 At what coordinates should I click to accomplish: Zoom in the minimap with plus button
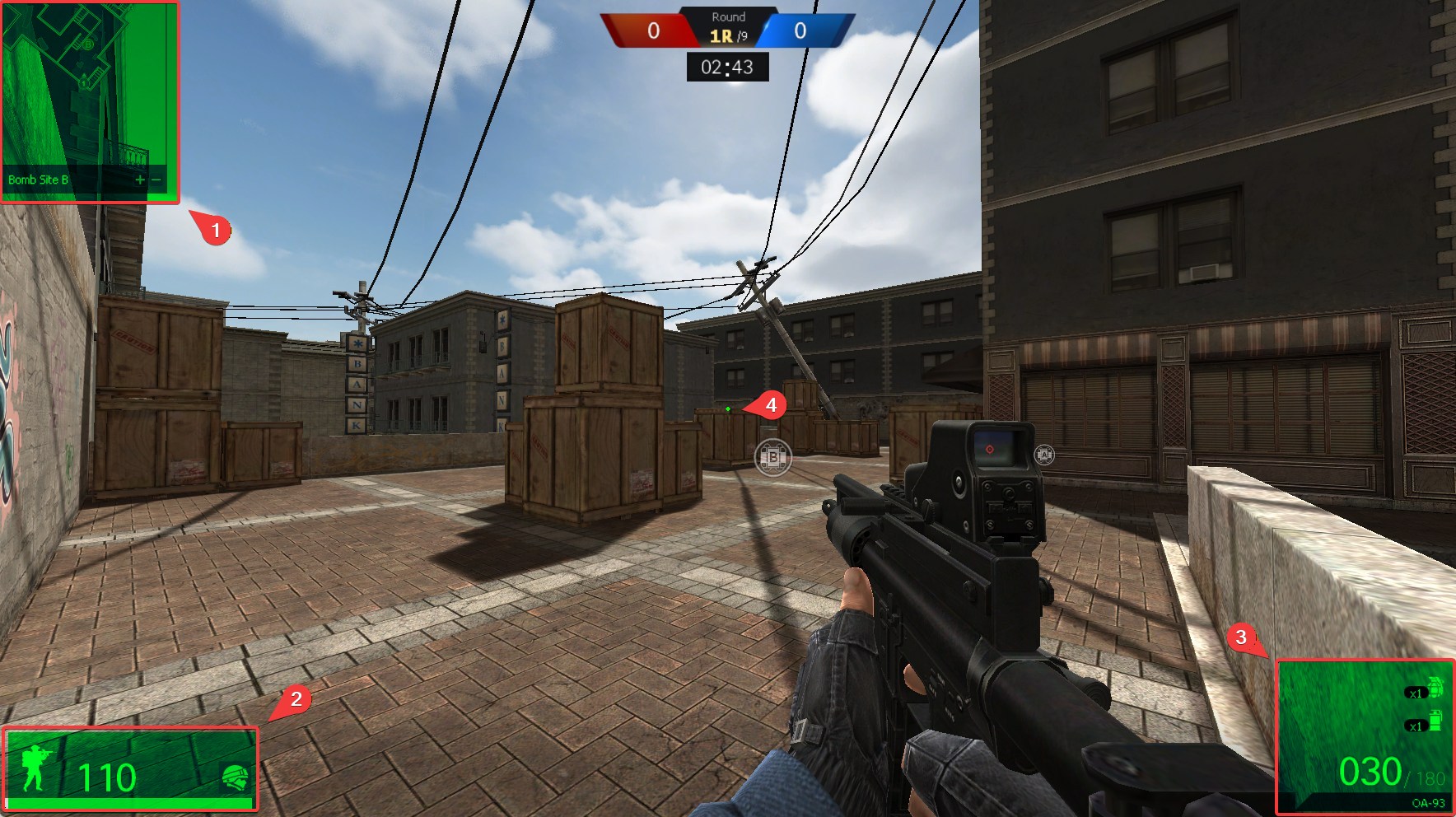[x=139, y=180]
